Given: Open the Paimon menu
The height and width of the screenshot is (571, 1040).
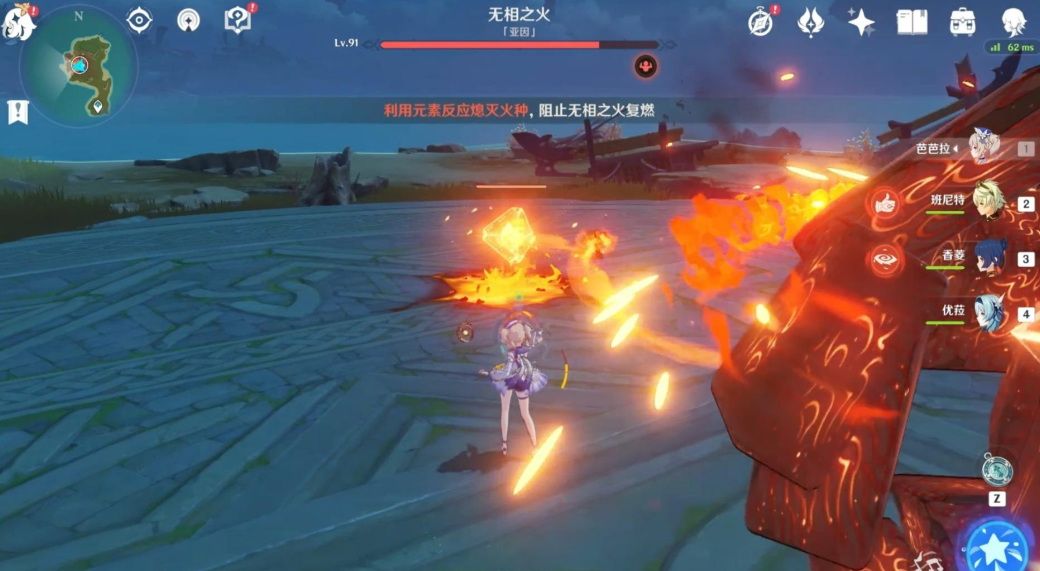Looking at the screenshot, I should (x=19, y=23).
